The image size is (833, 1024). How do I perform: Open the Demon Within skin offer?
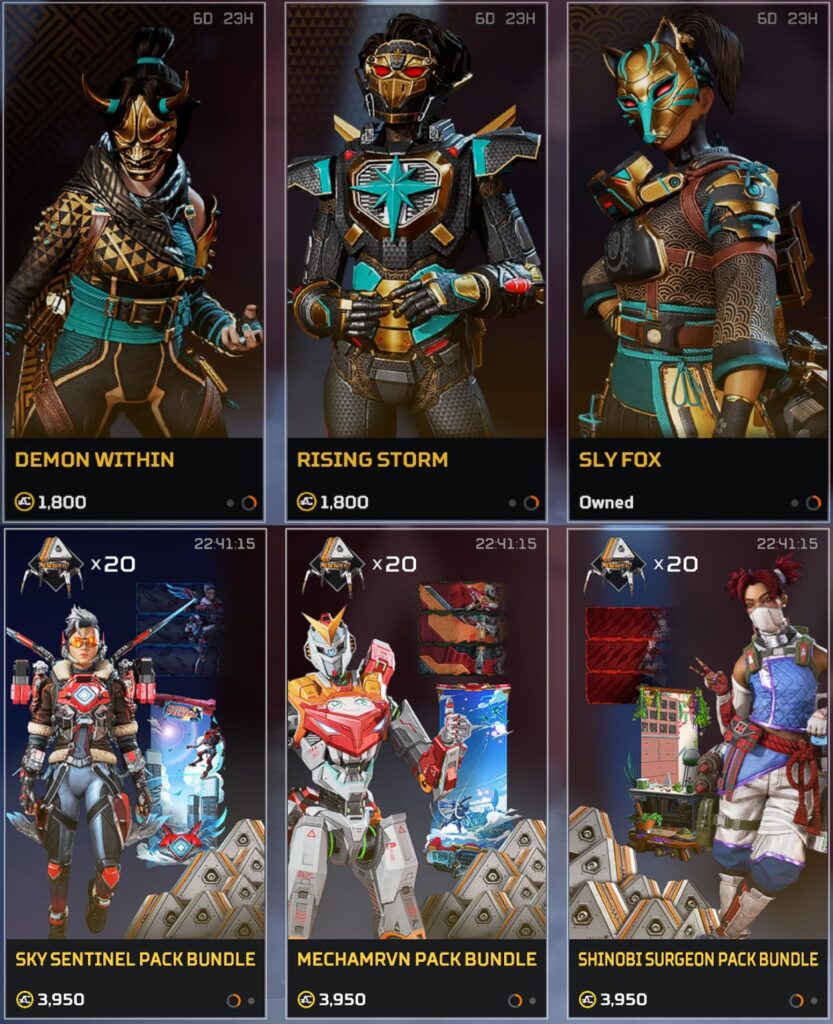click(x=134, y=260)
